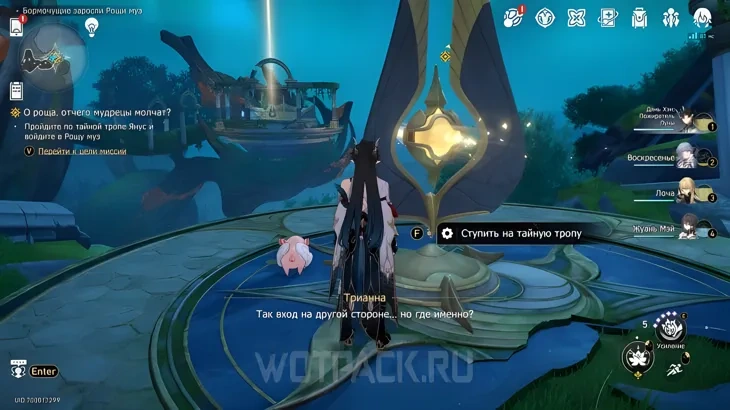
Task: Open the card-with-orbit pass icon
Action: [608, 17]
